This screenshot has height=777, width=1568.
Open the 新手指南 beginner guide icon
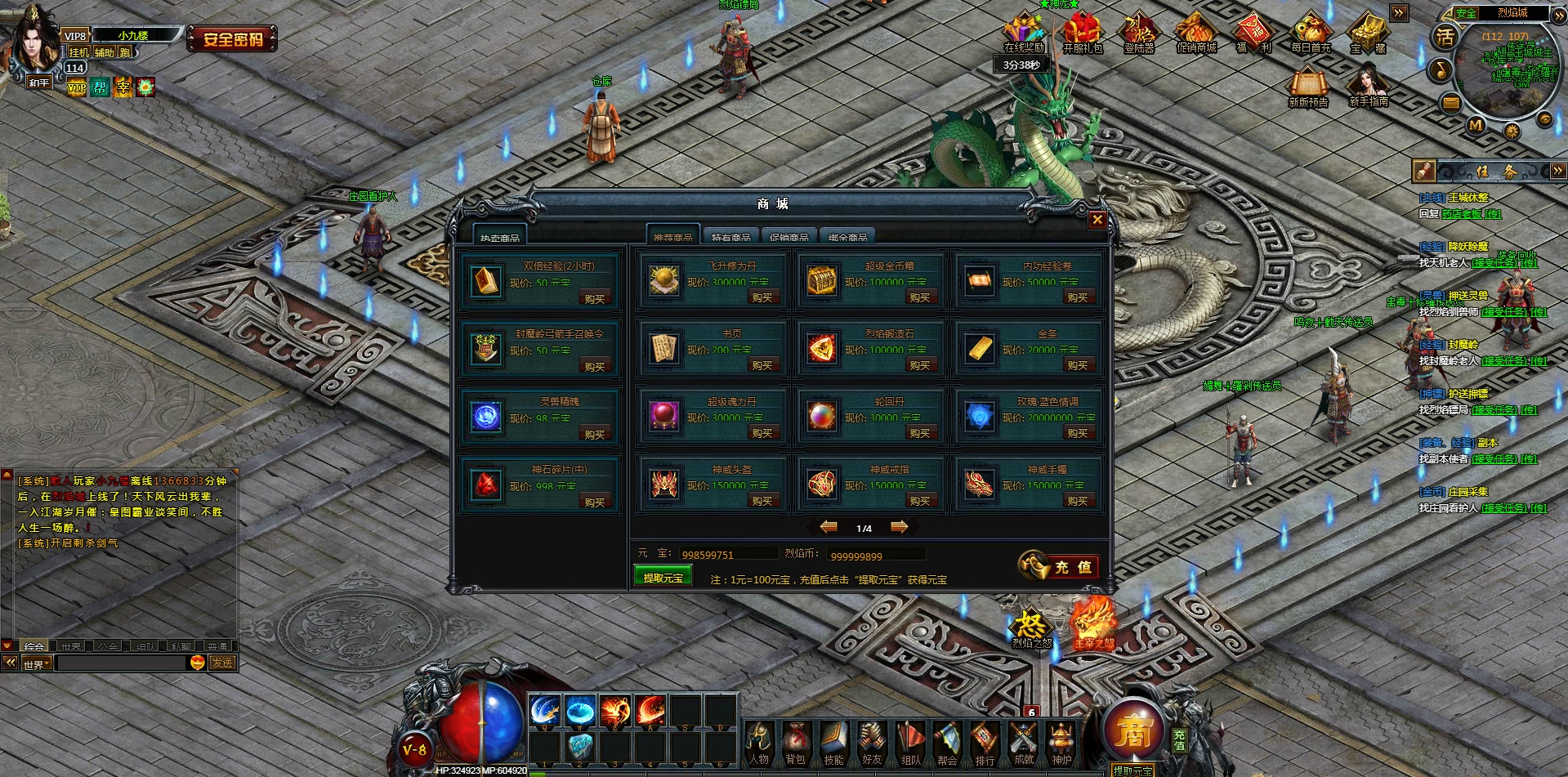(1368, 87)
